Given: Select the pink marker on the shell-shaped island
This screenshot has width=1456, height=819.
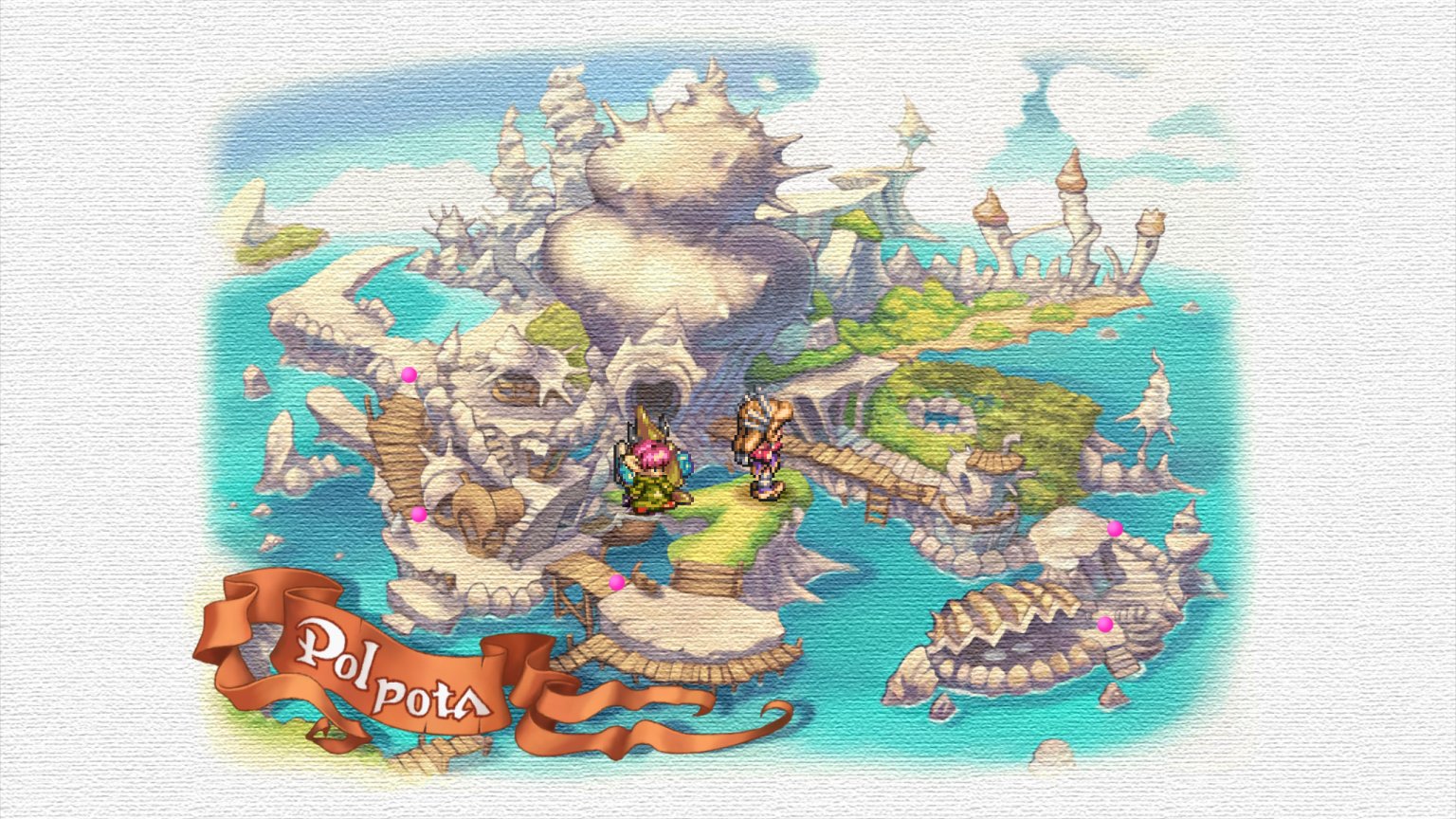Looking at the screenshot, I should pyautogui.click(x=1104, y=624).
